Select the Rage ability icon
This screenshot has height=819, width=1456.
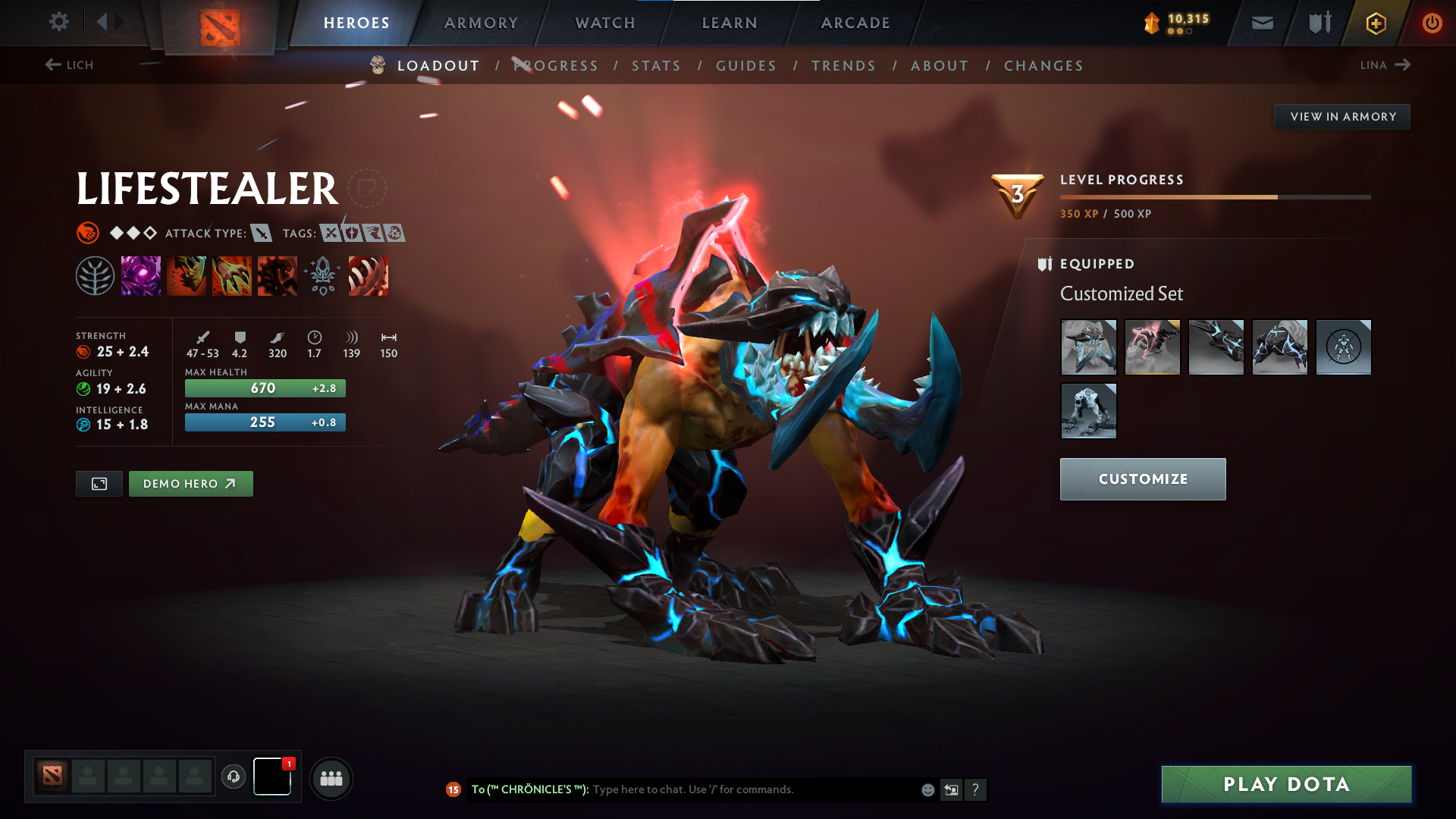(x=141, y=275)
